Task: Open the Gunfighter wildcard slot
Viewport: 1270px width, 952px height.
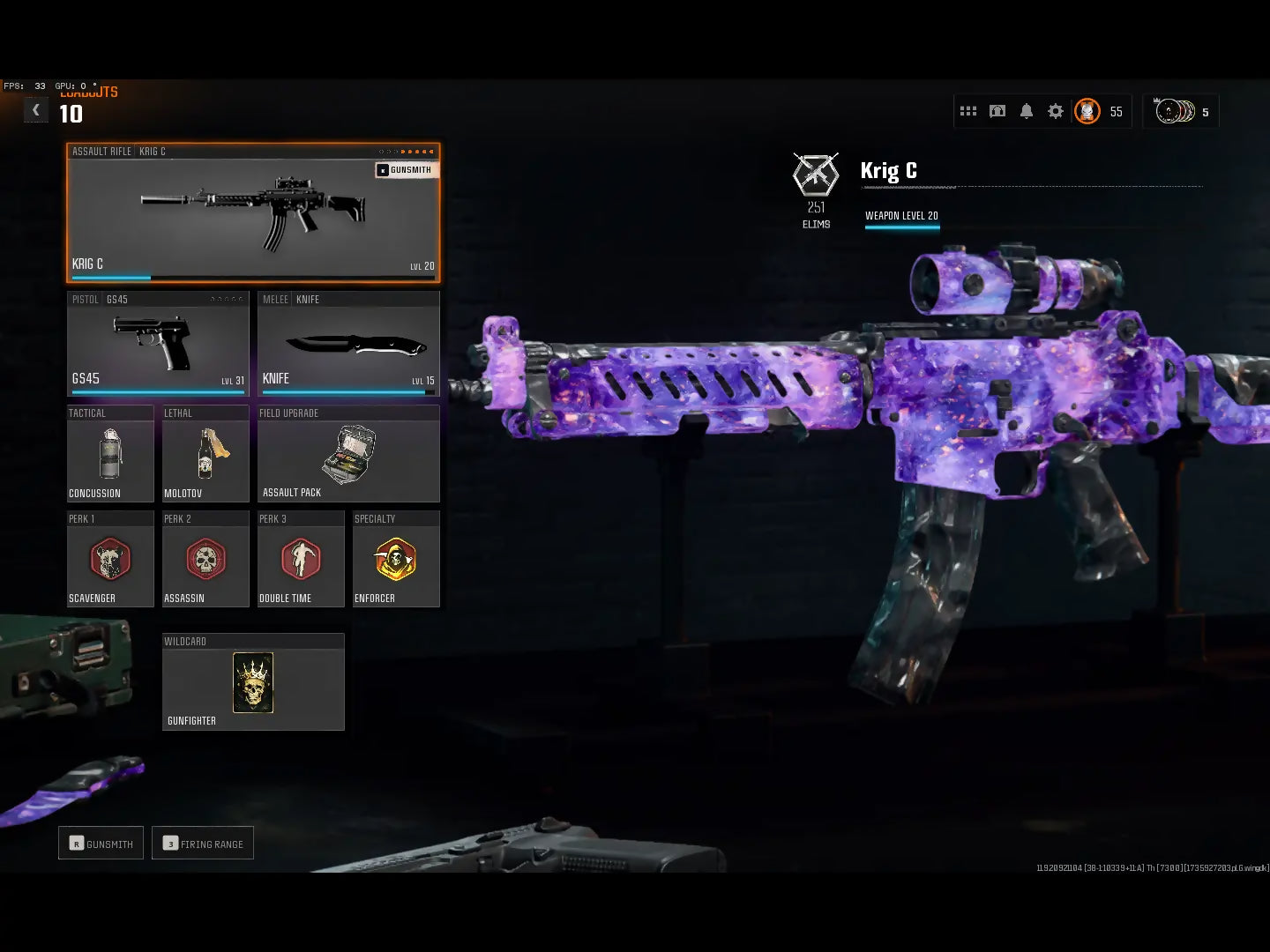Action: (253, 682)
